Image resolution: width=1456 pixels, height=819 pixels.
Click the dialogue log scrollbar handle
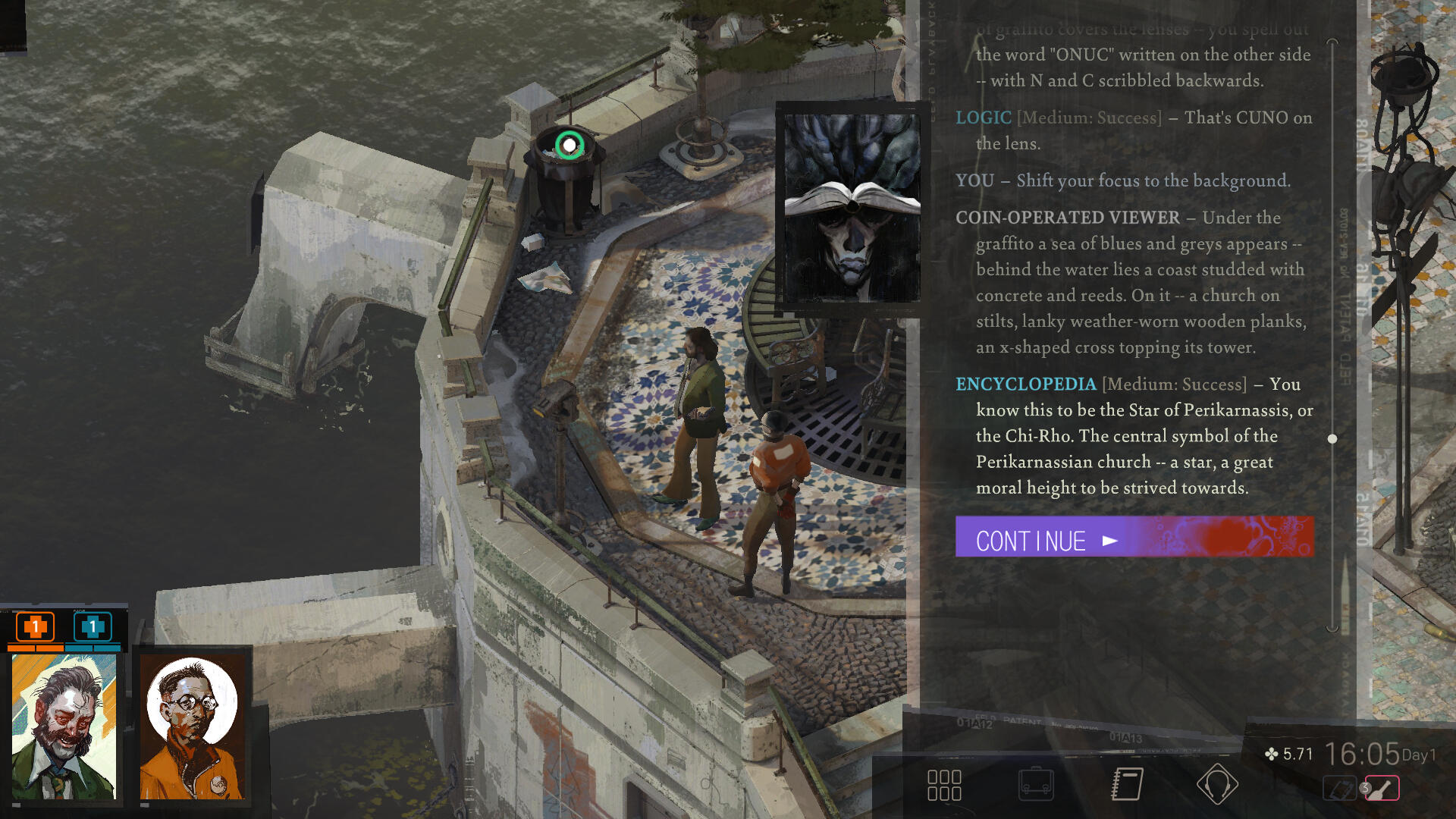coord(1332,439)
